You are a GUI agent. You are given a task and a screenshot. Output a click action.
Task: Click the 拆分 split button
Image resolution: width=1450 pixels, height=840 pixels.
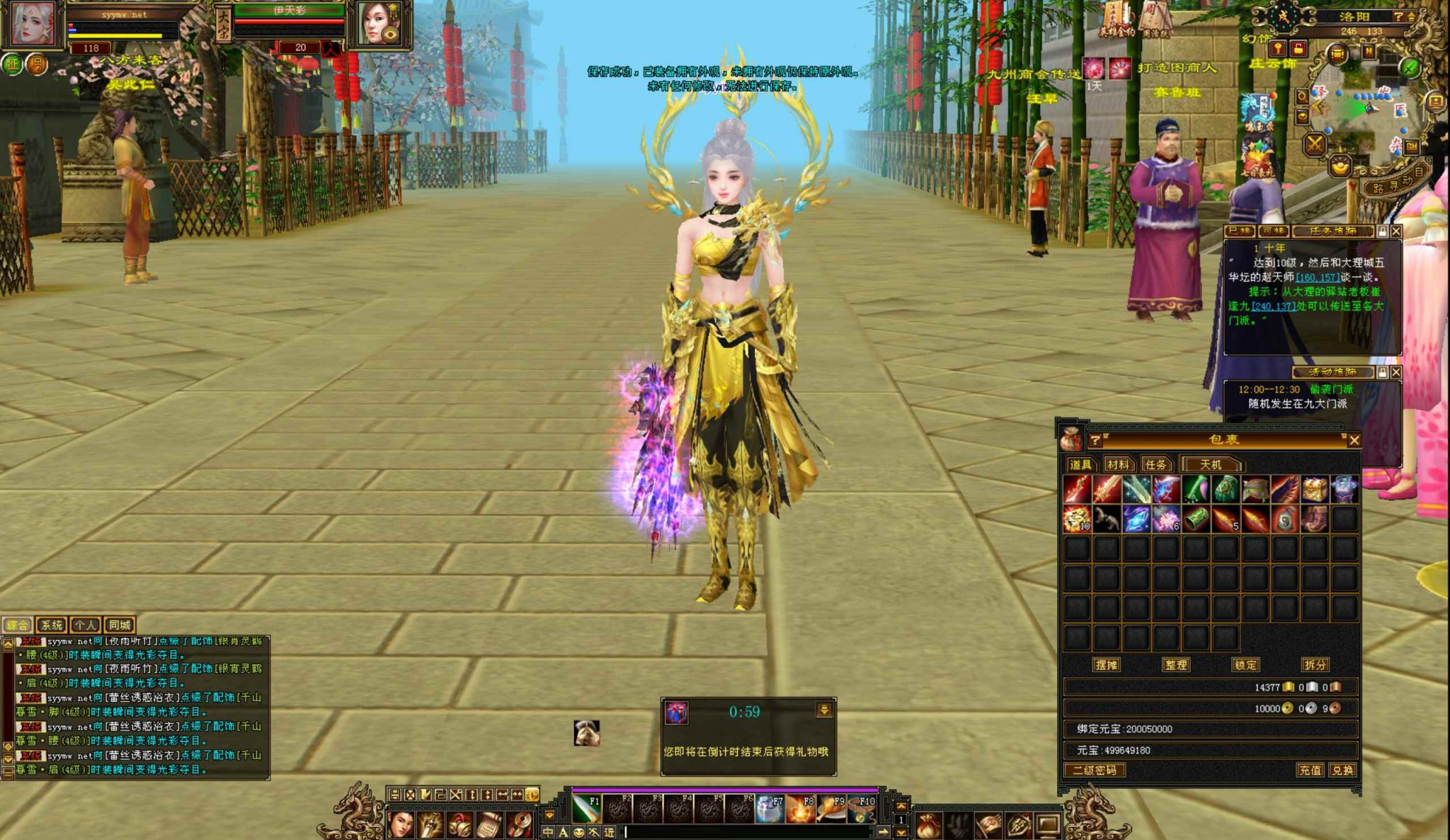tap(1315, 665)
